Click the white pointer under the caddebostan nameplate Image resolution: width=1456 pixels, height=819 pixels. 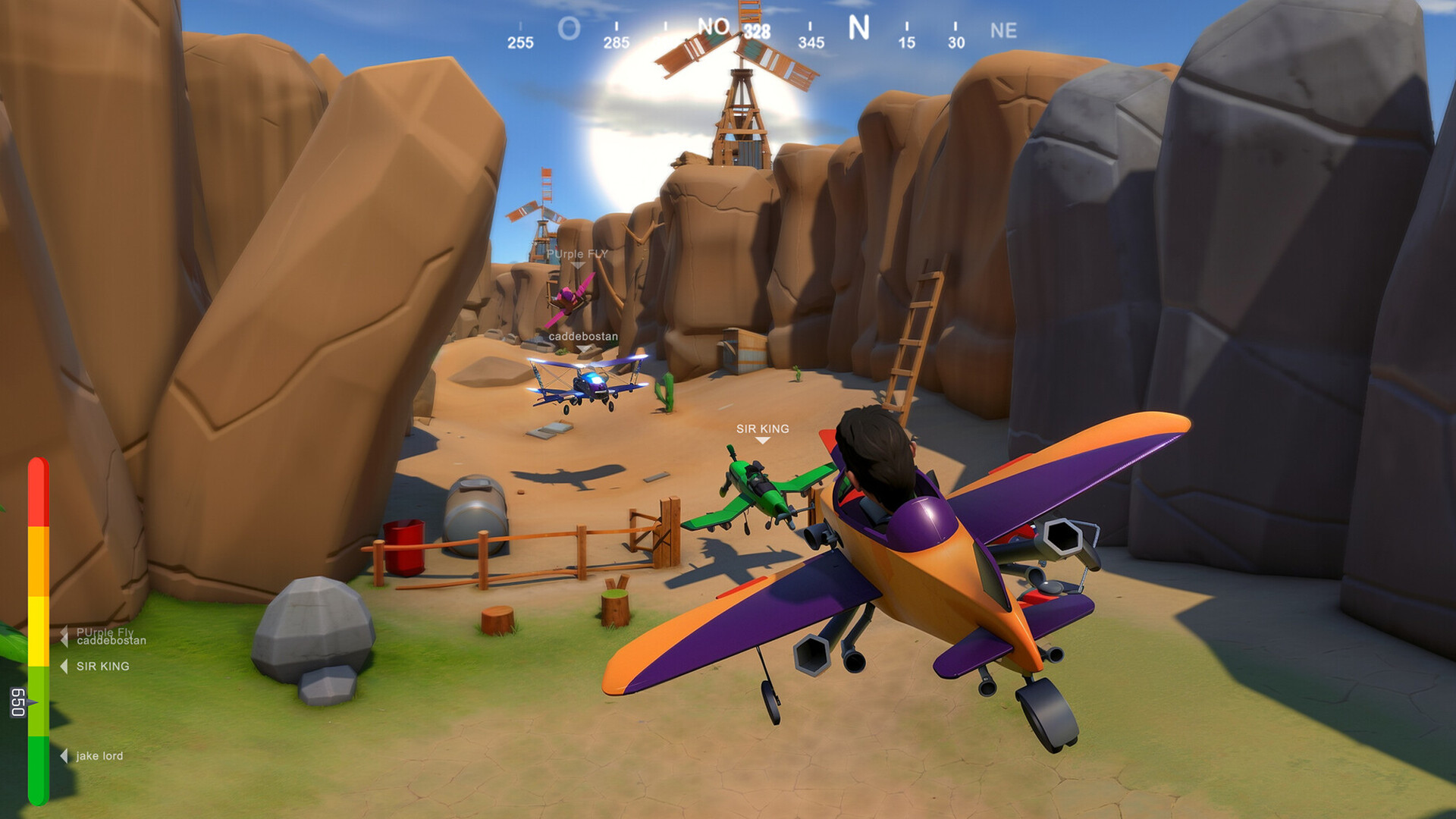(x=582, y=347)
